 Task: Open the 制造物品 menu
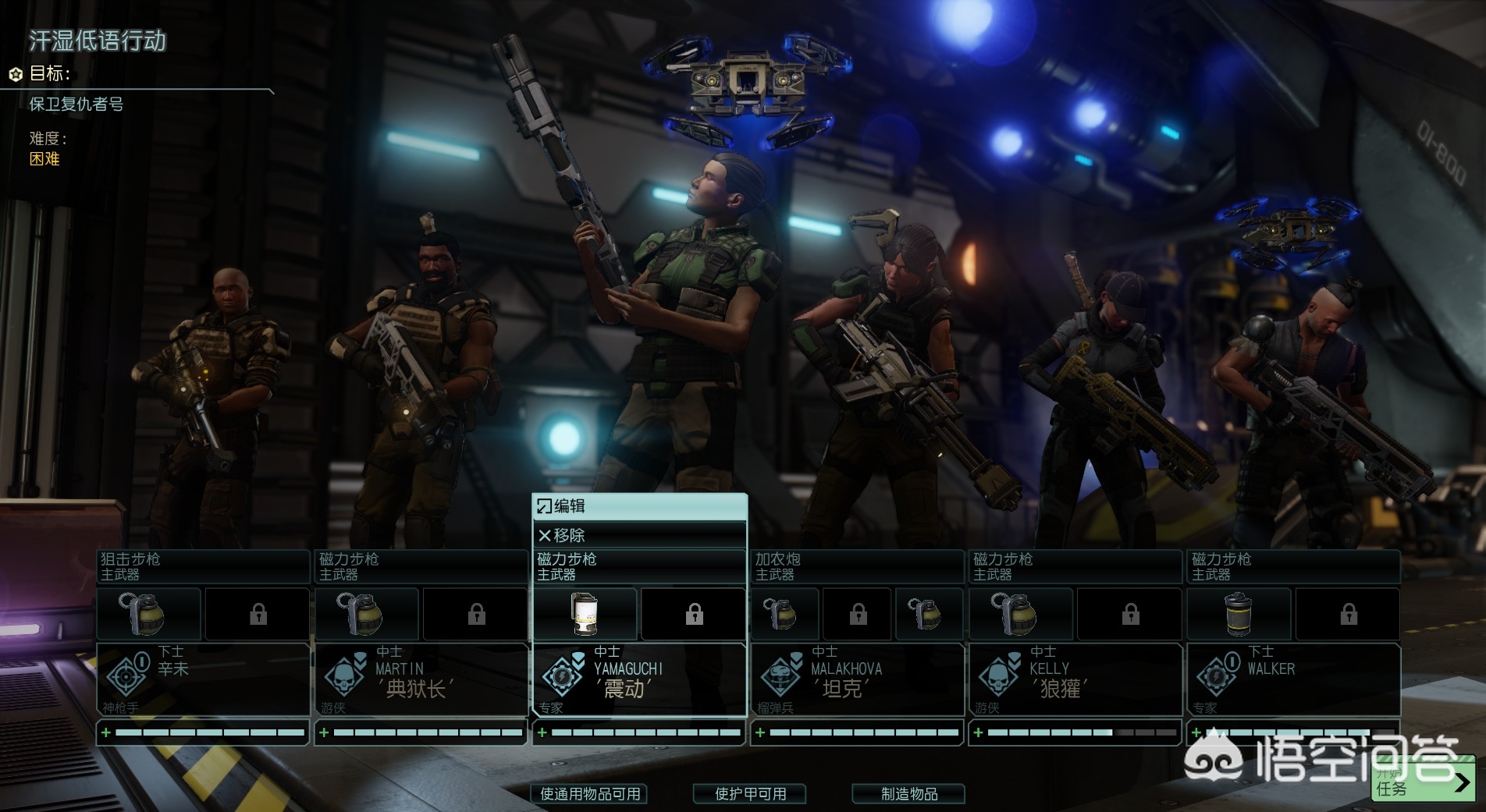tap(908, 793)
